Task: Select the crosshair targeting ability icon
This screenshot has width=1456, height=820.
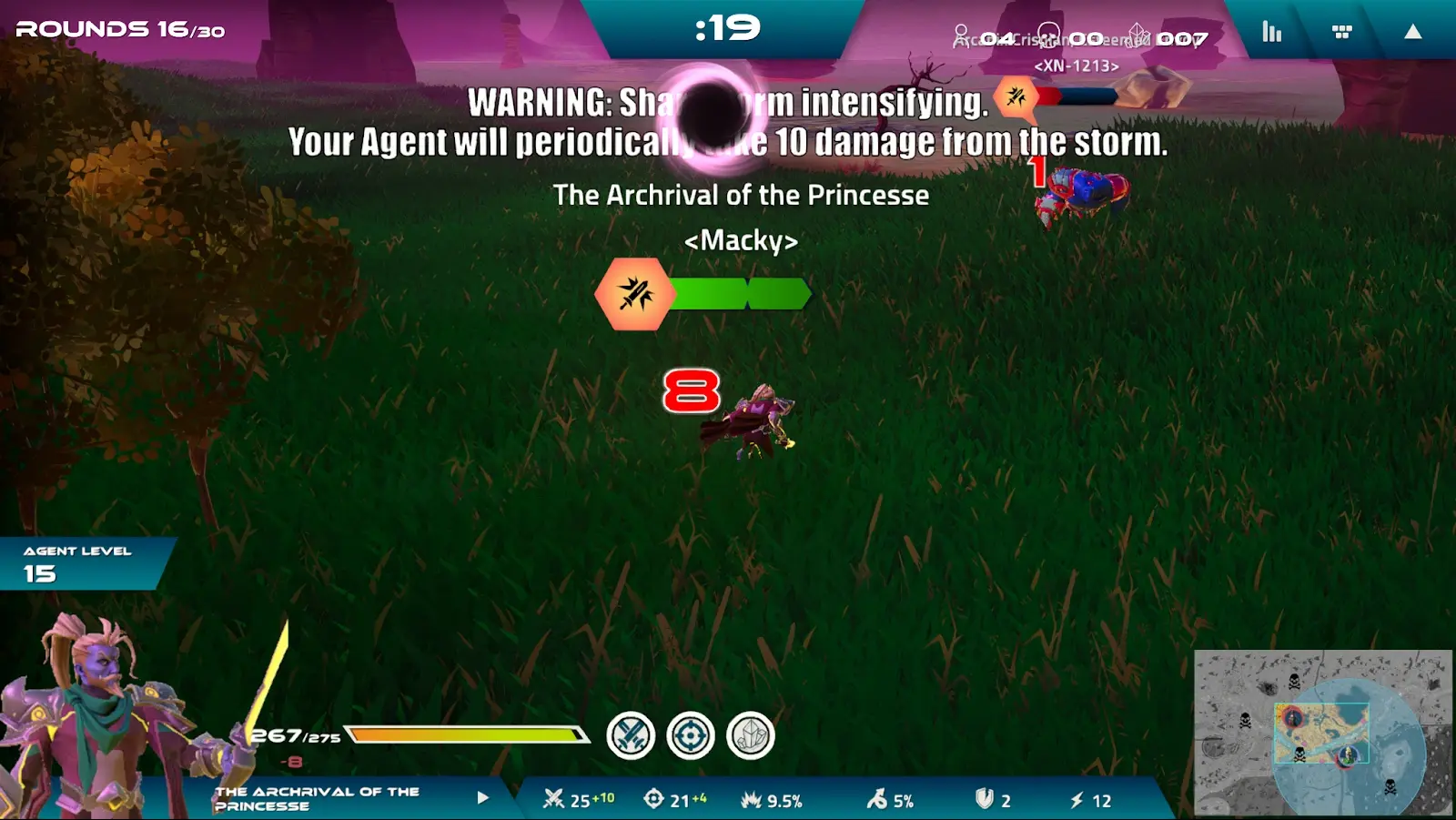Action: coord(690,735)
